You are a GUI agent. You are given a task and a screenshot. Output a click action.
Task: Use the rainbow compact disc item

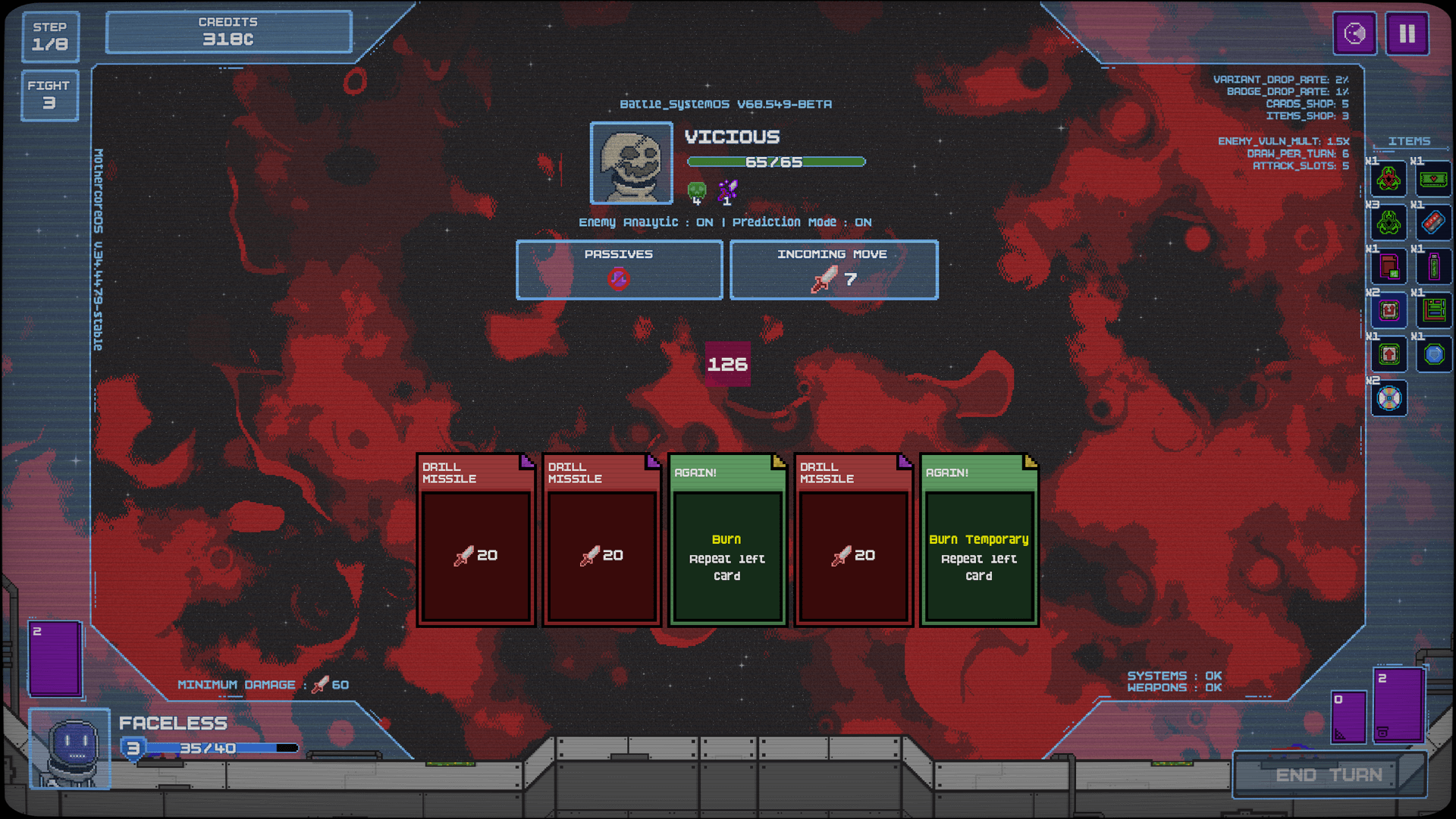[1389, 398]
